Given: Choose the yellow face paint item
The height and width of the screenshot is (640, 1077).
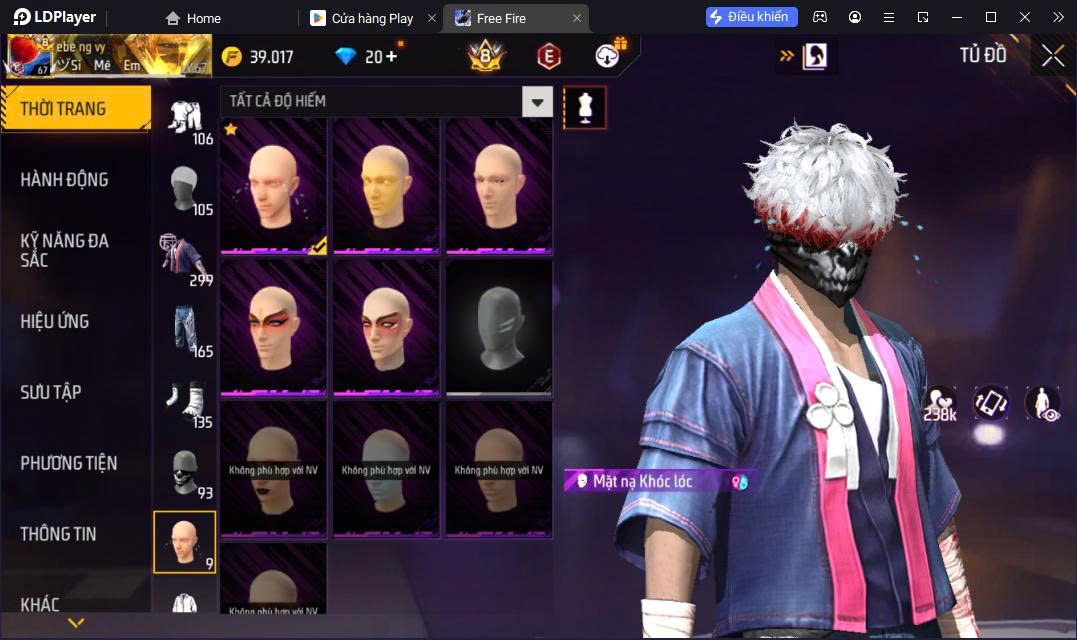Looking at the screenshot, I should [386, 186].
